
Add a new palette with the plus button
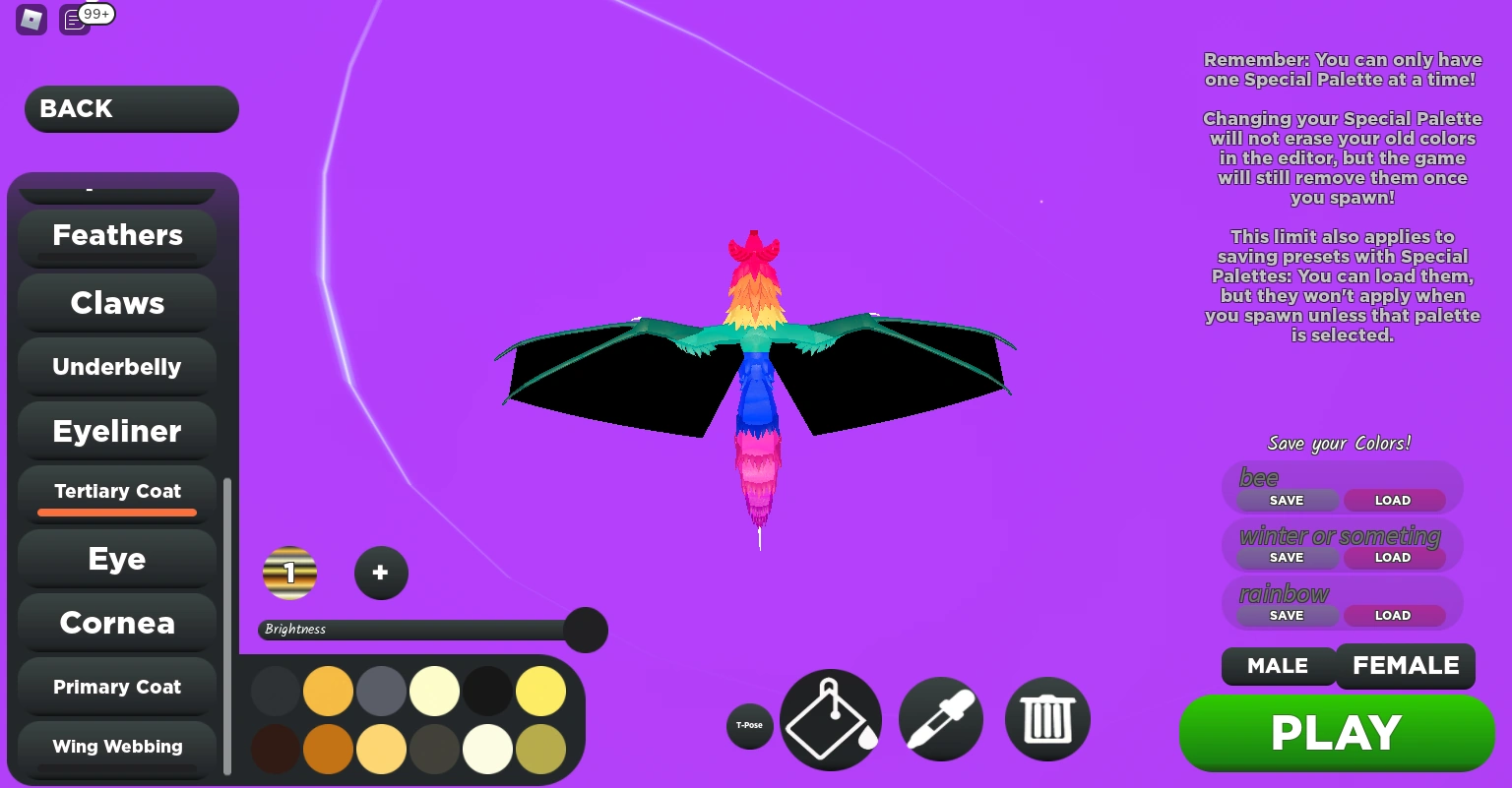pos(381,573)
